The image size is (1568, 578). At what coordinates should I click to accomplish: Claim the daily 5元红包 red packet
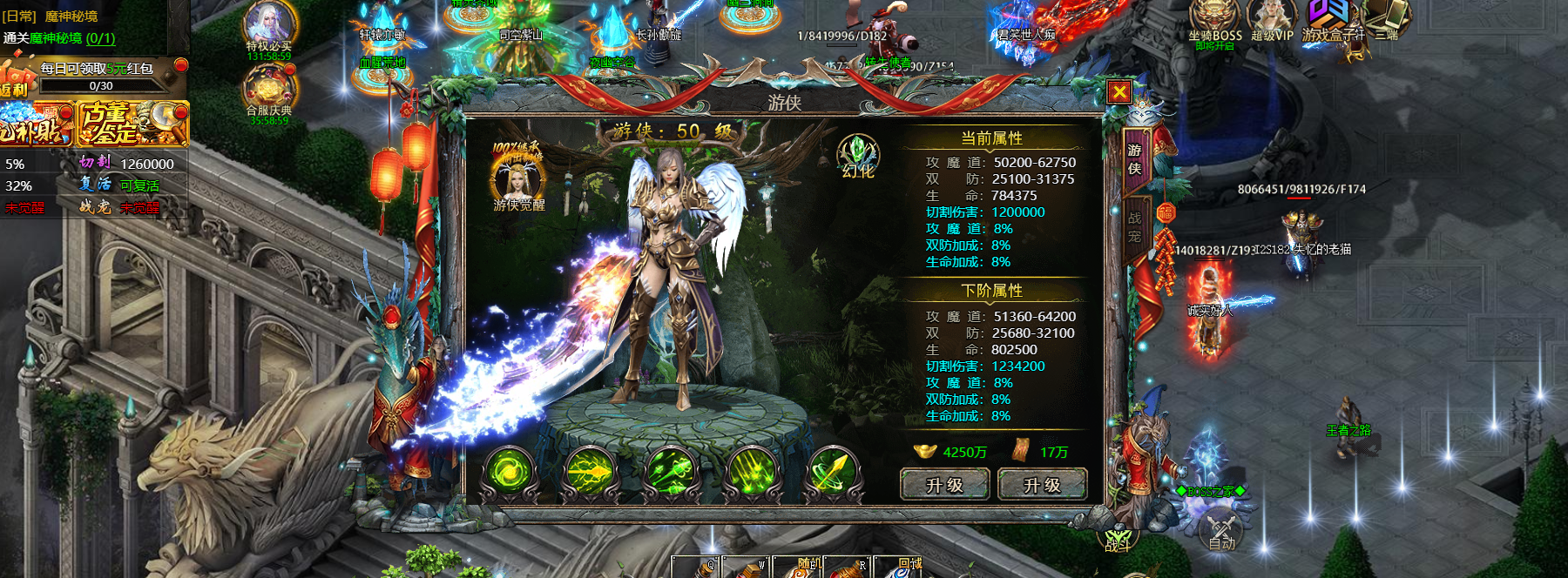click(96, 69)
